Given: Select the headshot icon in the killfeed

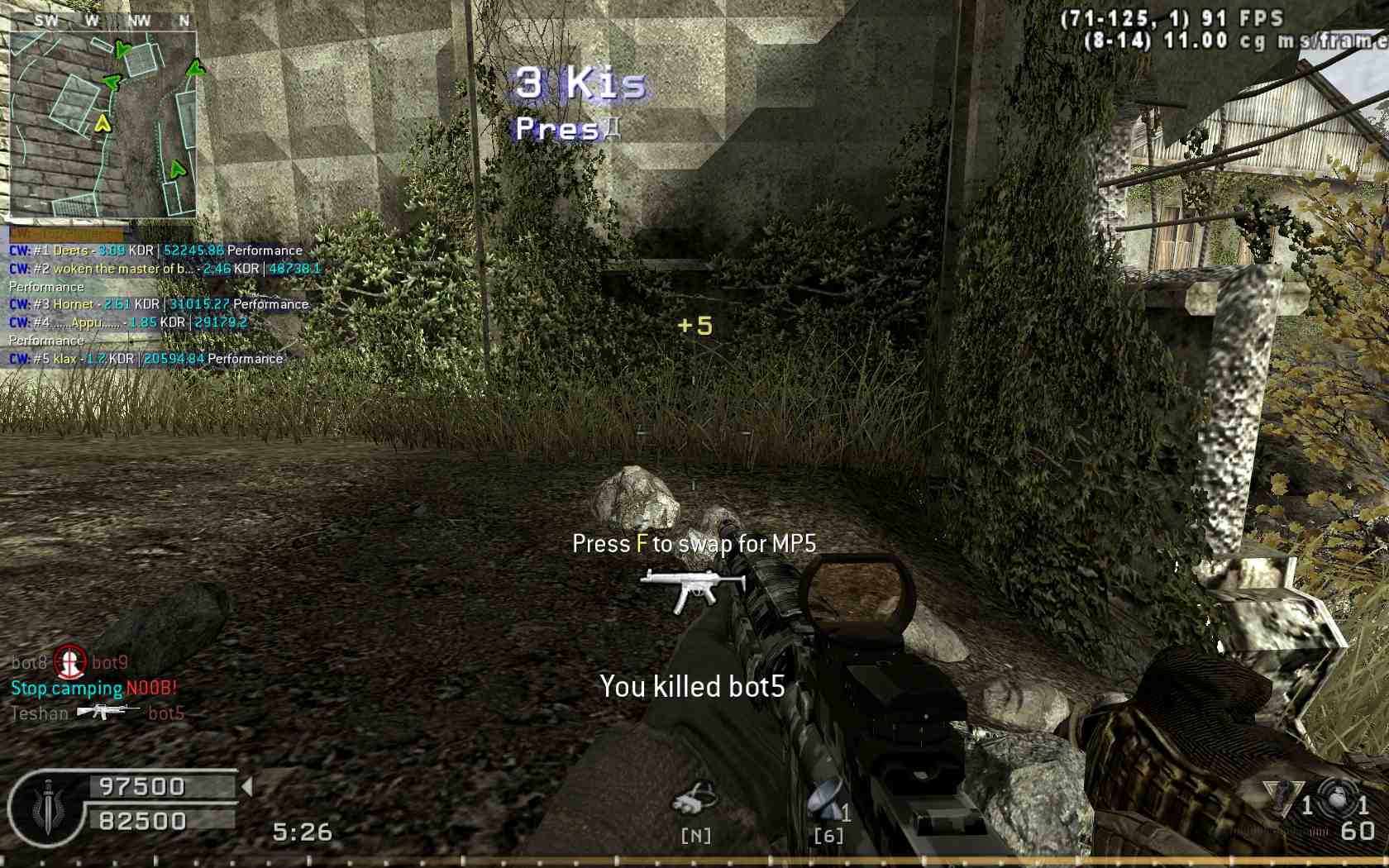Looking at the screenshot, I should pyautogui.click(x=70, y=661).
